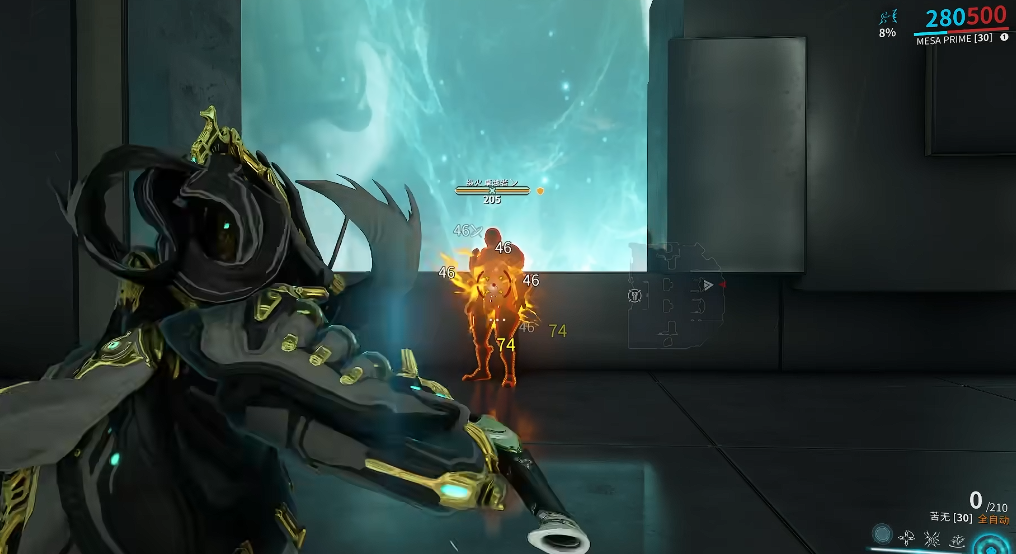Select the circular marker on the overlay map
Image resolution: width=1016 pixels, height=554 pixels.
tap(634, 295)
